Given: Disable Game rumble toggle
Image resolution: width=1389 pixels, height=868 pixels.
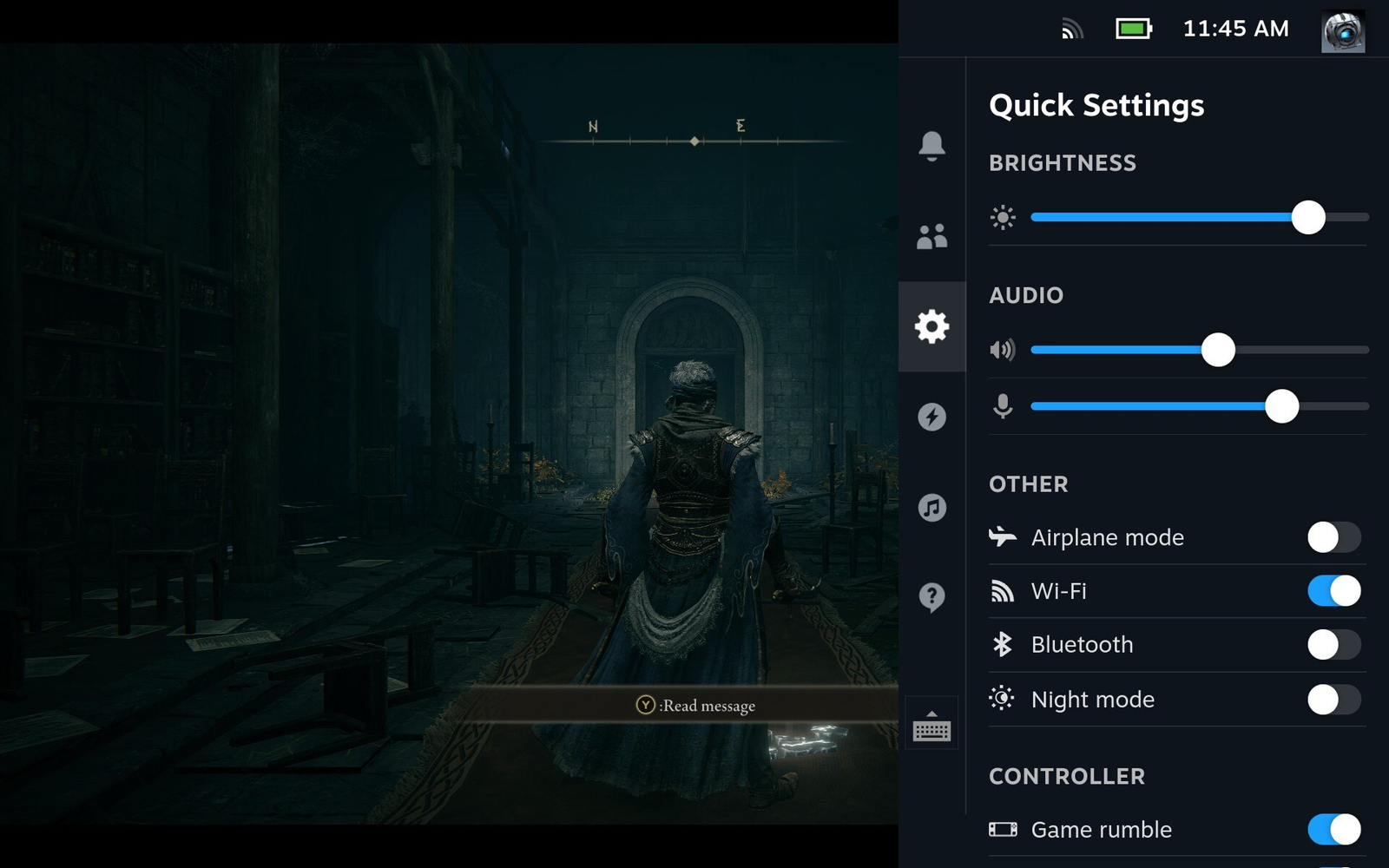Looking at the screenshot, I should pos(1333,830).
